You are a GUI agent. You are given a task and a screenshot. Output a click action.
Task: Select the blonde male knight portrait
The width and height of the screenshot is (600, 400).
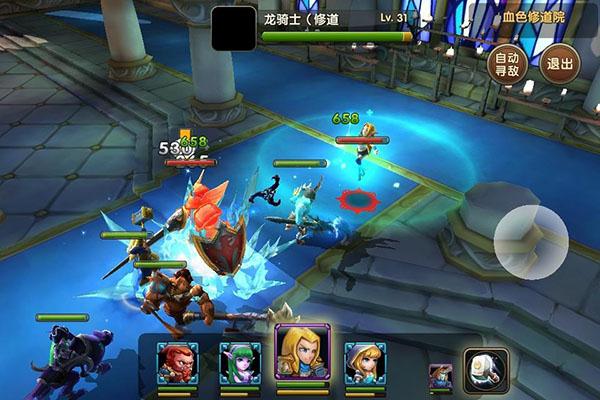pyautogui.click(x=302, y=353)
